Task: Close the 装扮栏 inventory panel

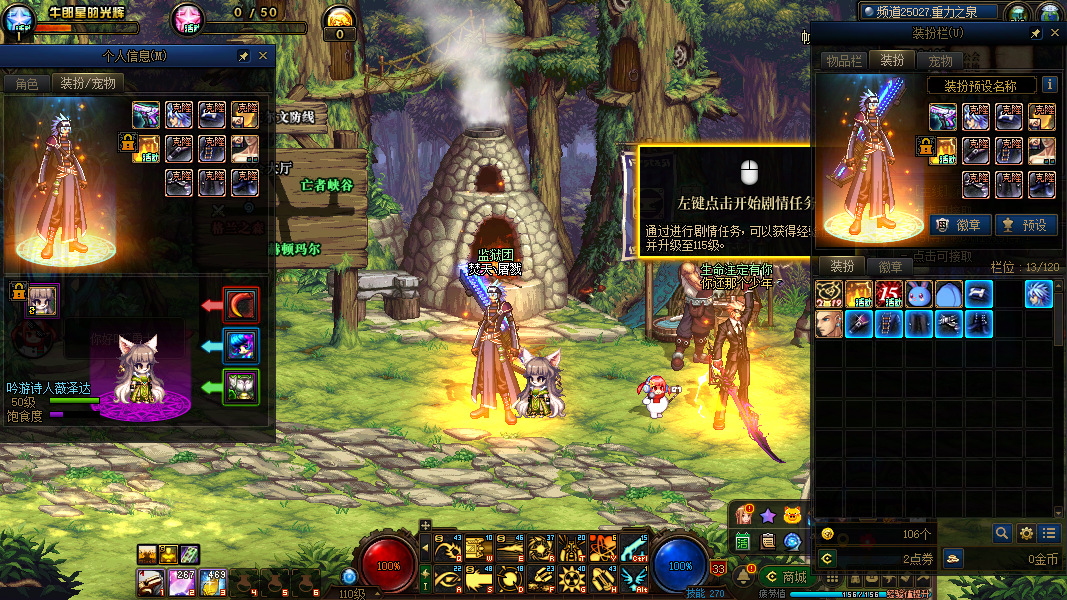Action: tap(1055, 33)
